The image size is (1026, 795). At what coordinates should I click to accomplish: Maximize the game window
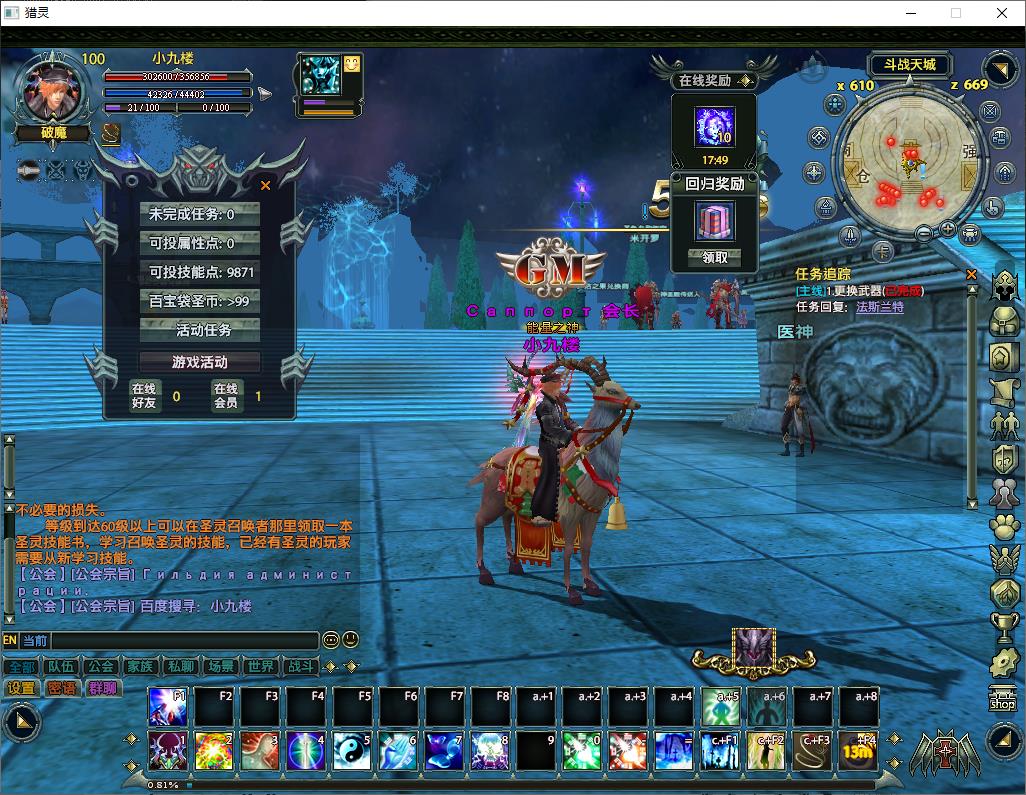click(x=955, y=13)
